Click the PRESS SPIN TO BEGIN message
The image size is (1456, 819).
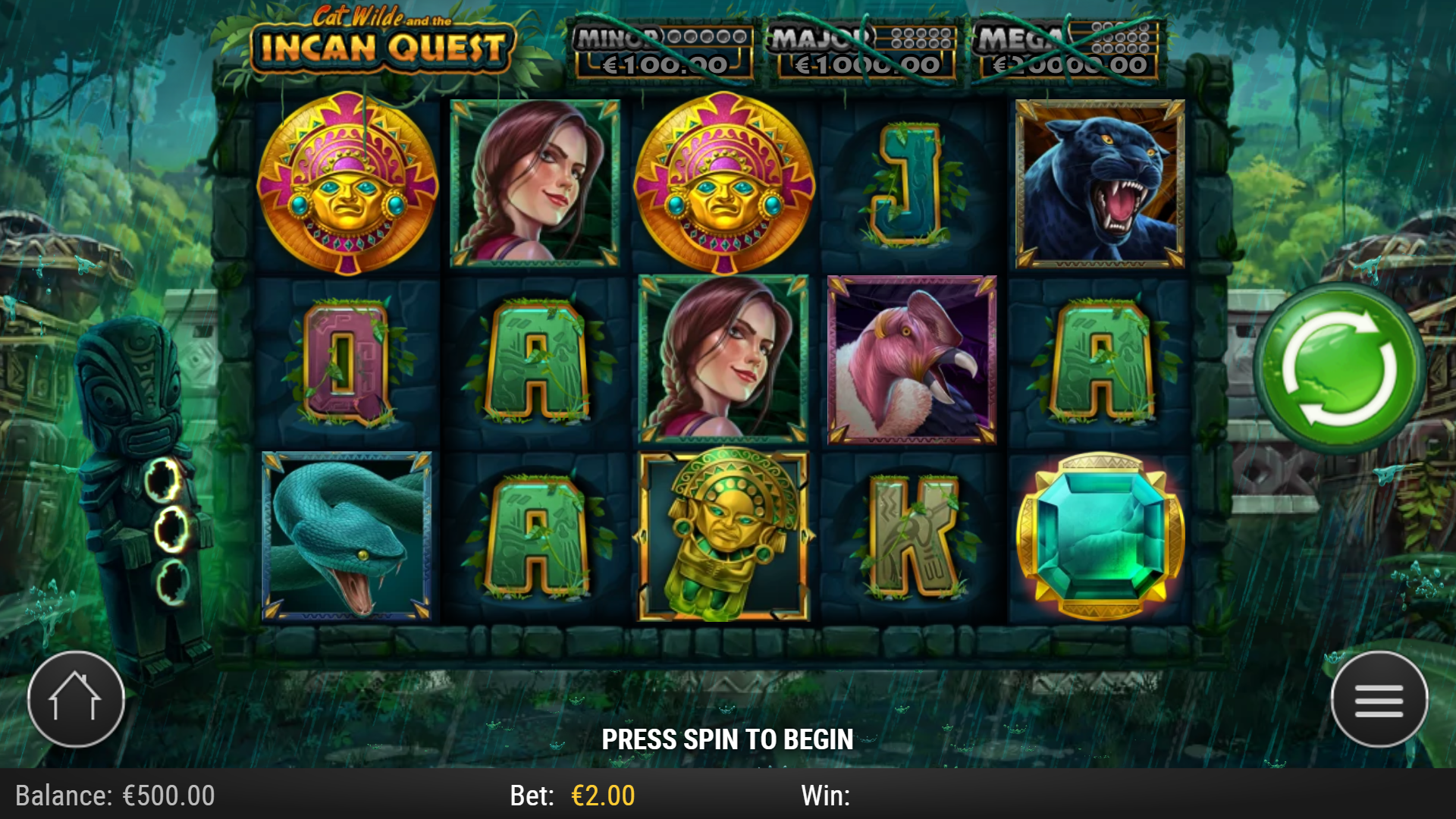pos(728,738)
